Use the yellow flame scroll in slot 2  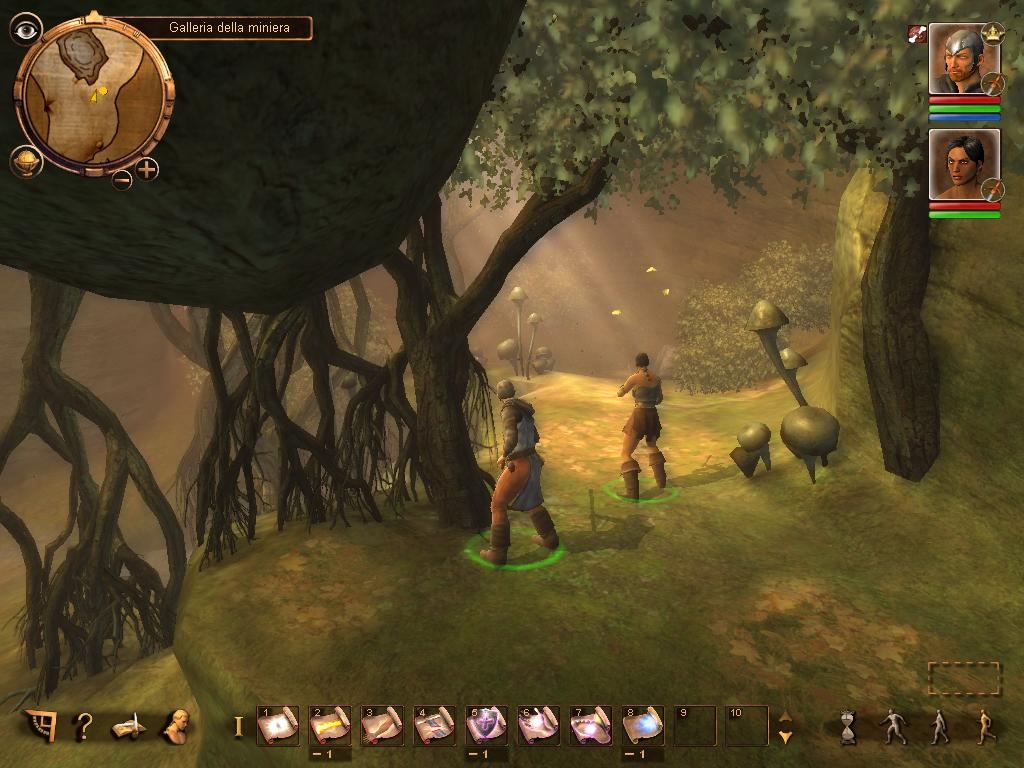click(329, 725)
